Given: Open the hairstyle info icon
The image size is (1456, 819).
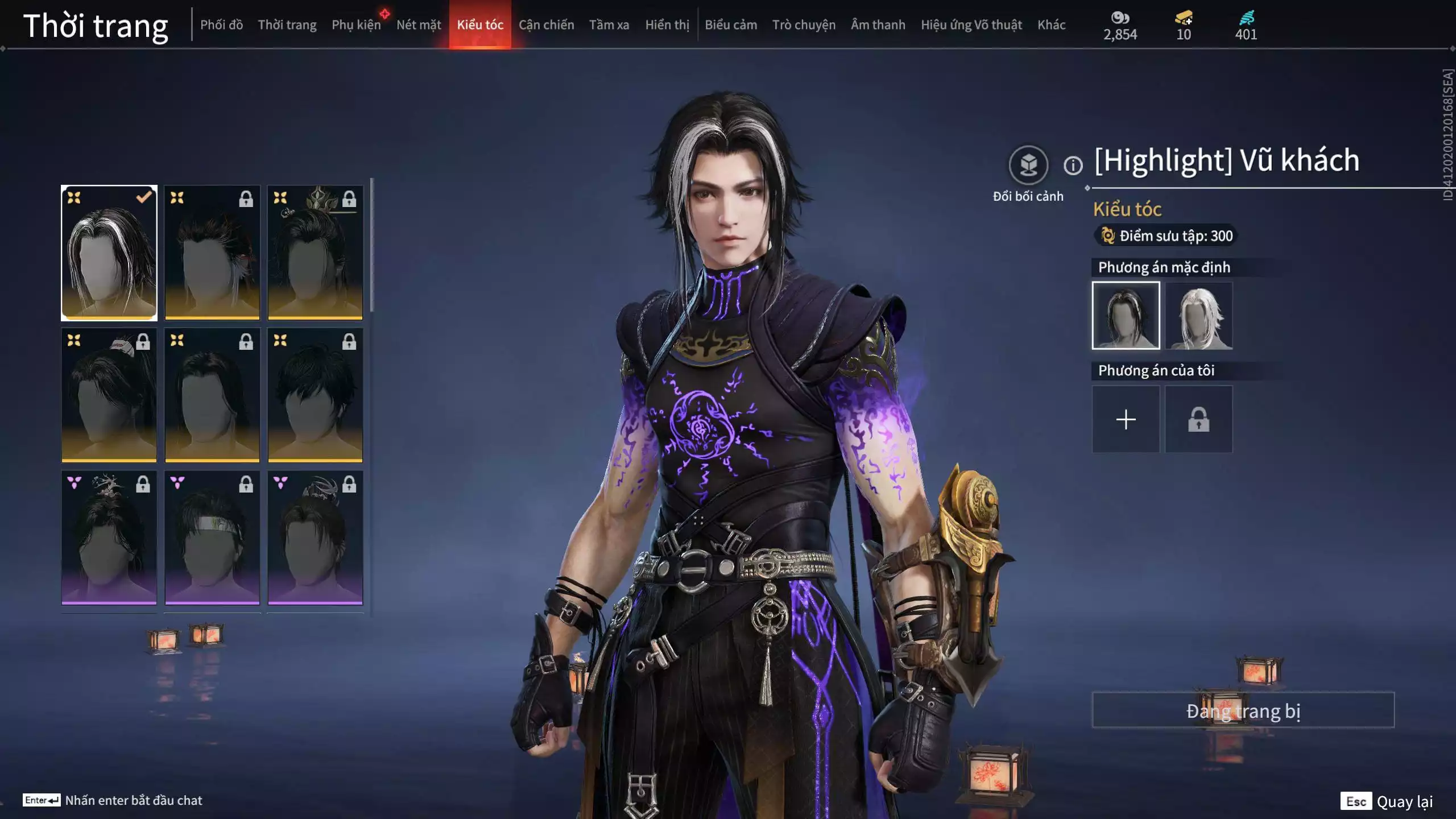Looking at the screenshot, I should (x=1073, y=166).
